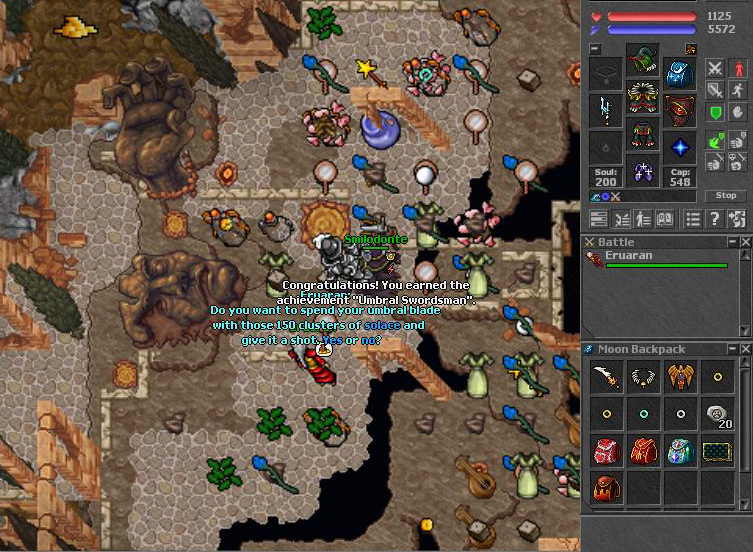Click the stone stack of 20
Screen dimensions: 753x552
click(x=718, y=415)
